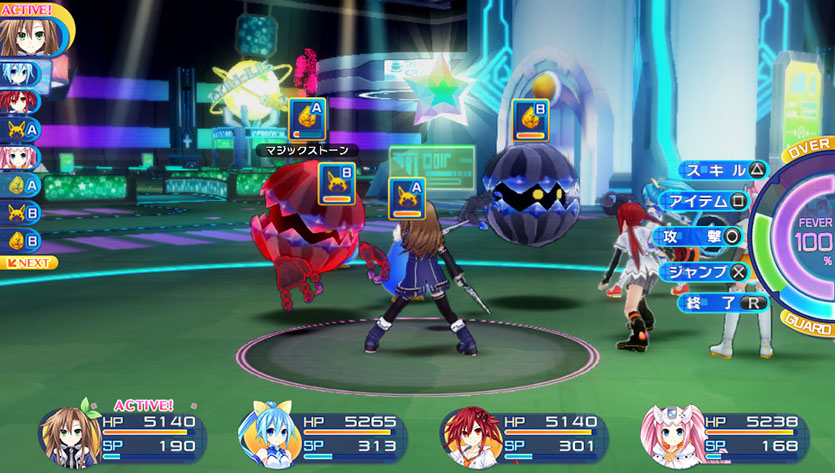Choose the pink-haired girl's bottom status panel
835x473 pixels.
pyautogui.click(x=725, y=436)
